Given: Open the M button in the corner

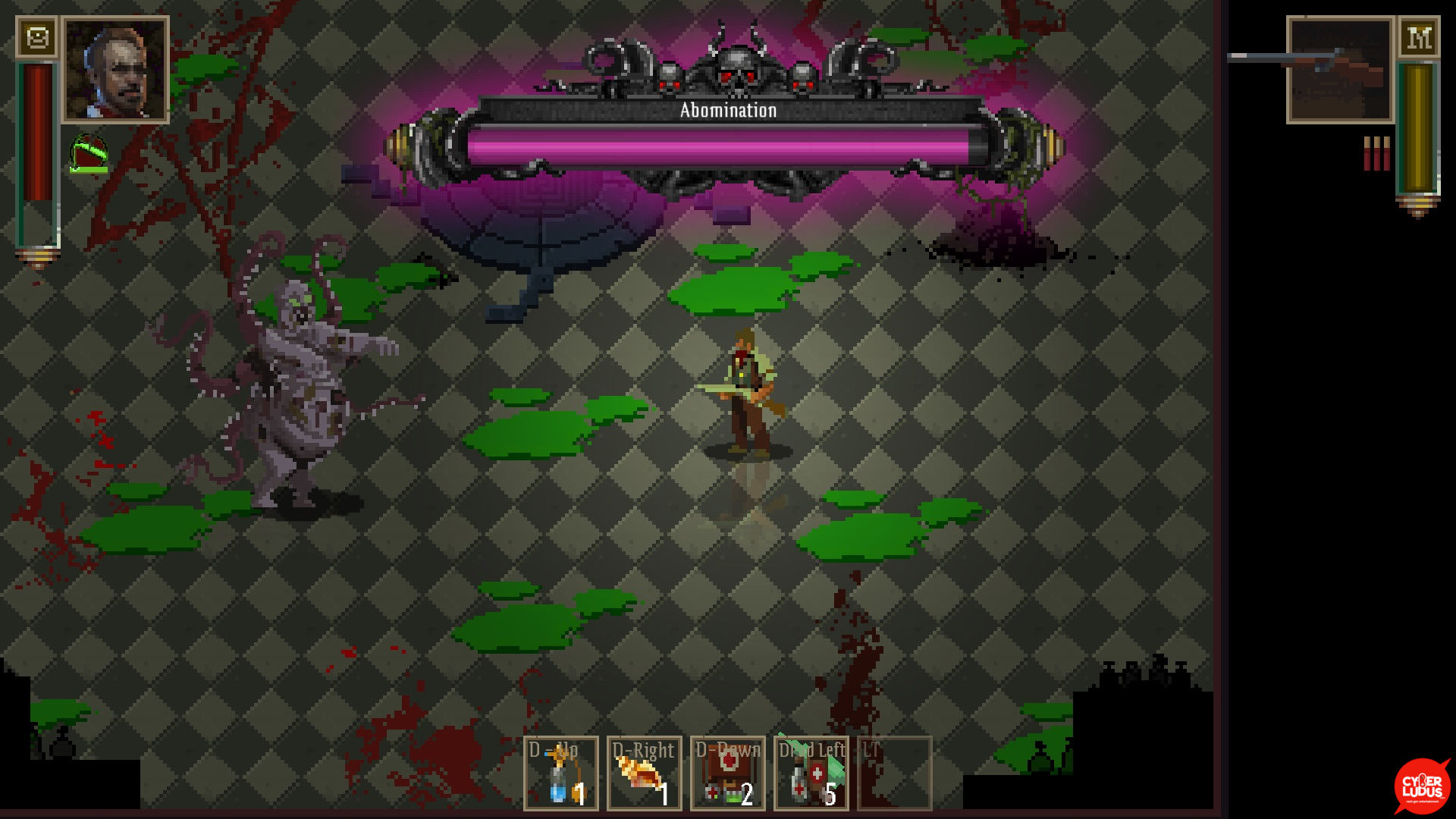Looking at the screenshot, I should (x=1419, y=37).
